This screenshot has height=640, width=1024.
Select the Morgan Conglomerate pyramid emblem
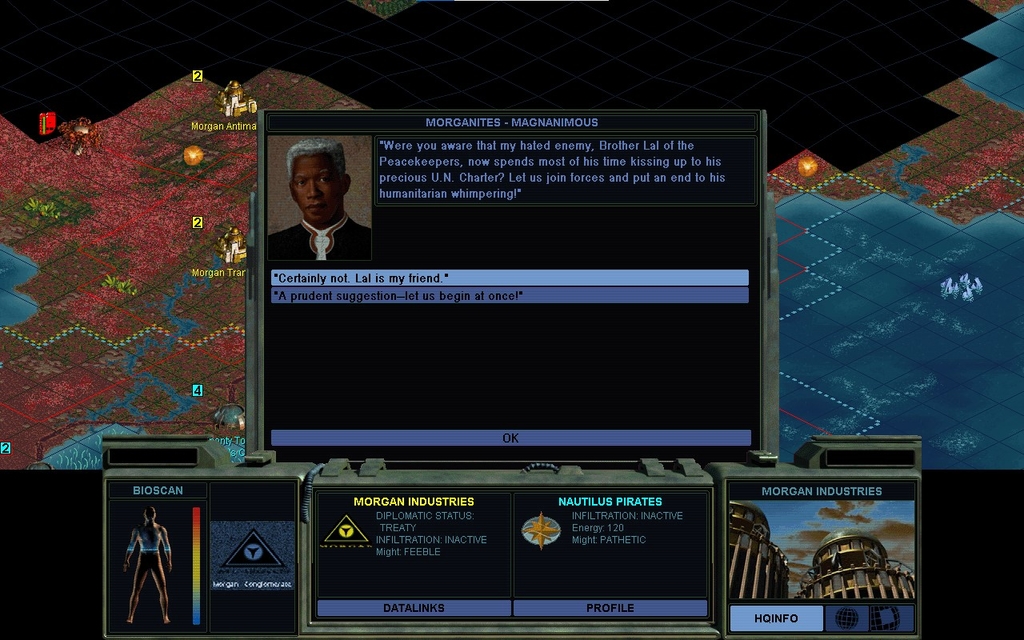pos(252,553)
